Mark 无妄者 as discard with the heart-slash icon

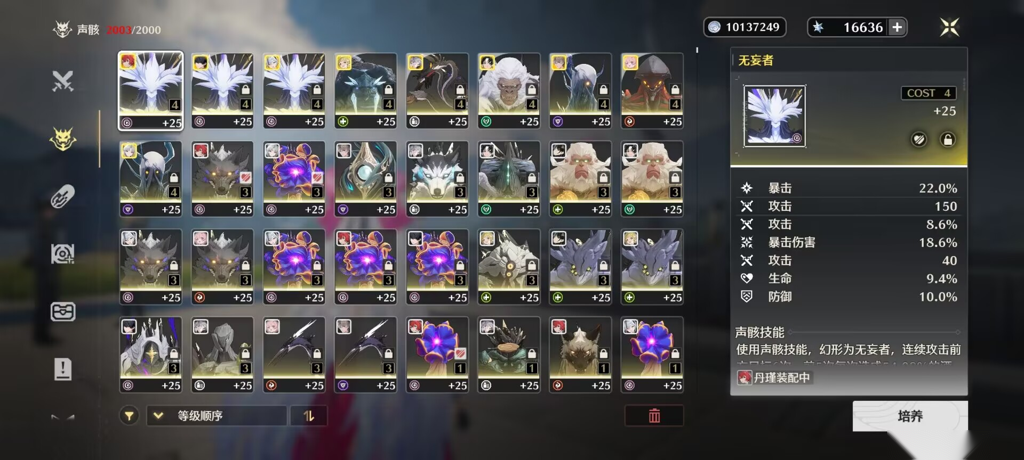(x=918, y=140)
